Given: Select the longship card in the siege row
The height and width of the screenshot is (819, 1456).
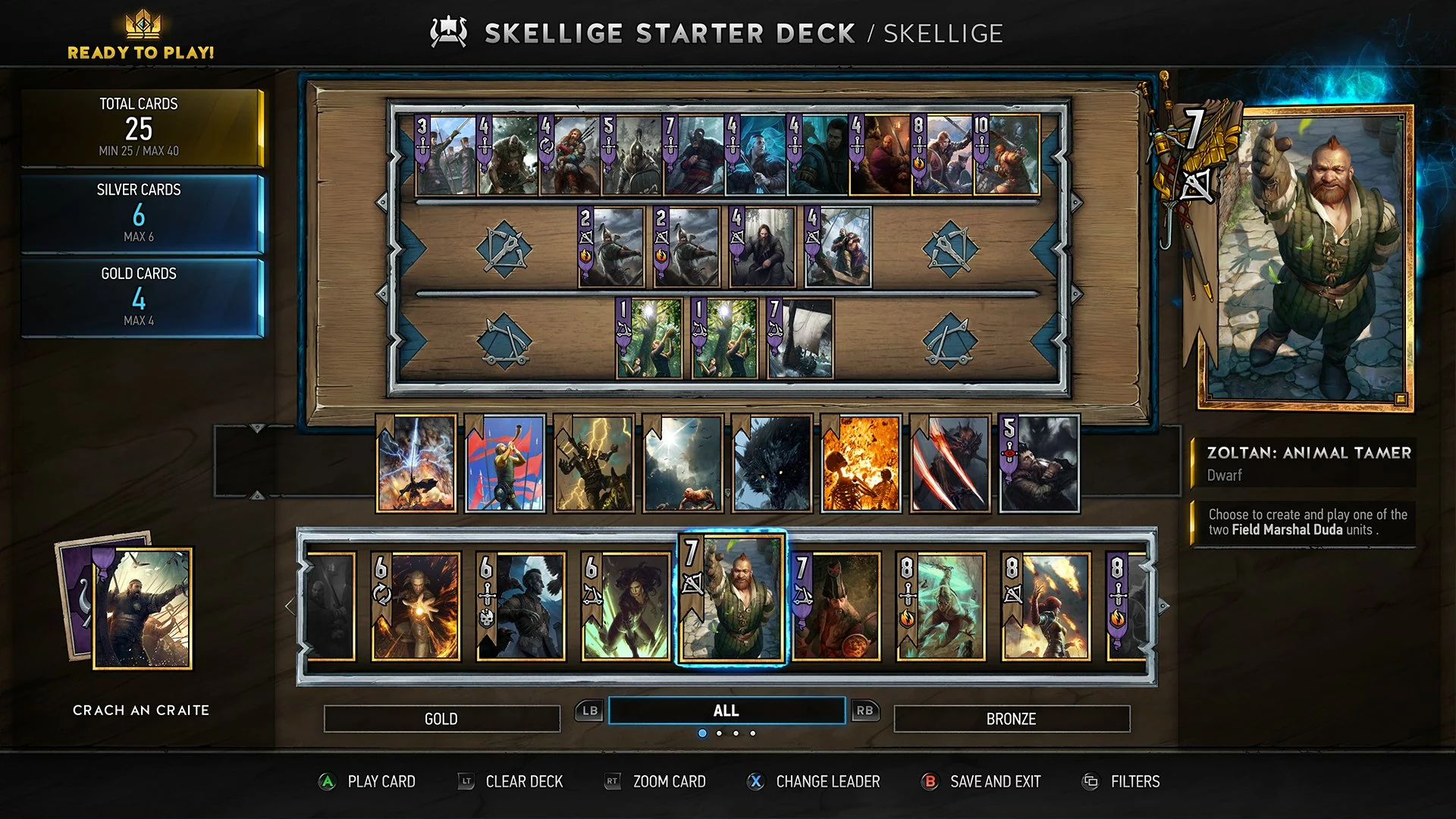Looking at the screenshot, I should (x=800, y=338).
